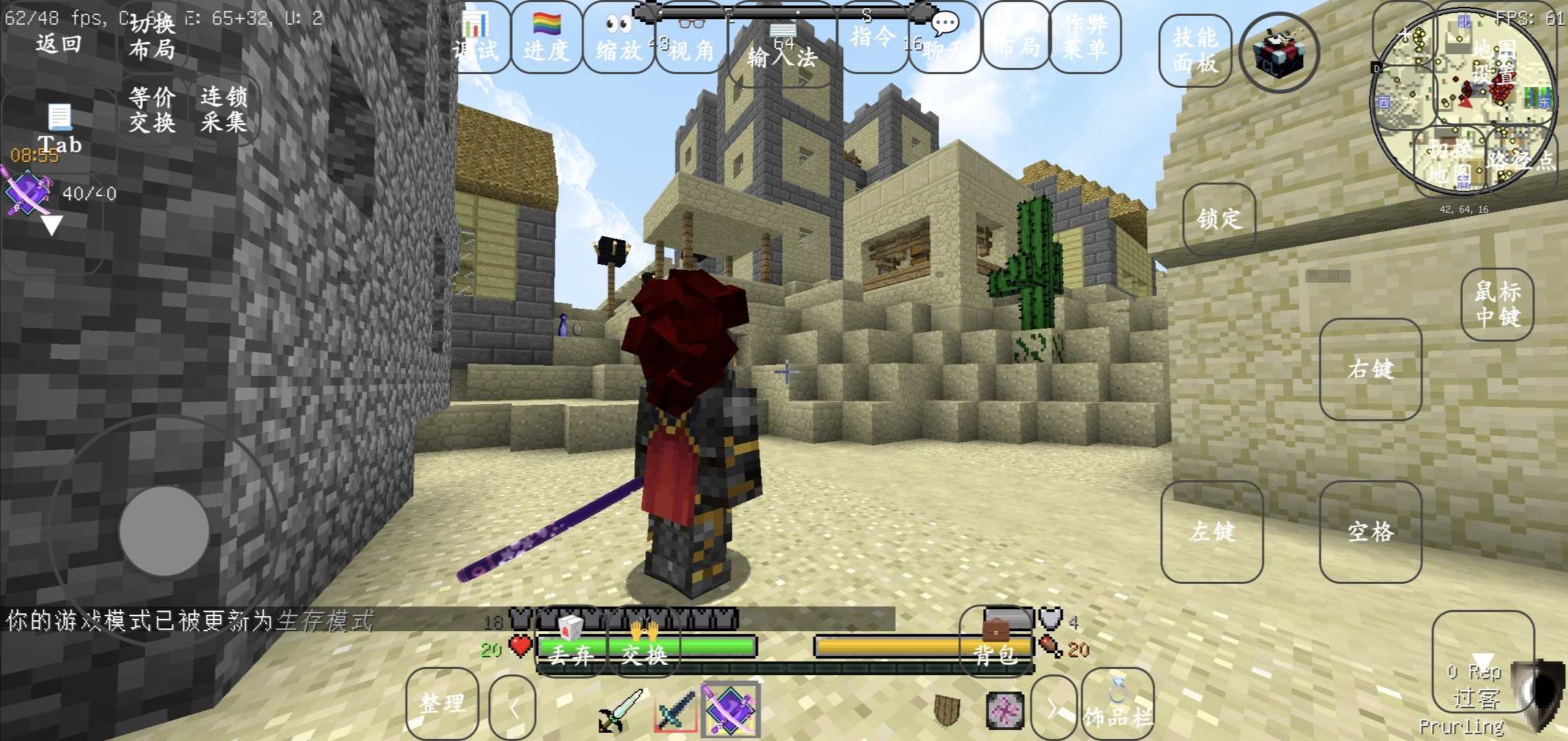Open the 输入法 keyboard input

(x=782, y=48)
